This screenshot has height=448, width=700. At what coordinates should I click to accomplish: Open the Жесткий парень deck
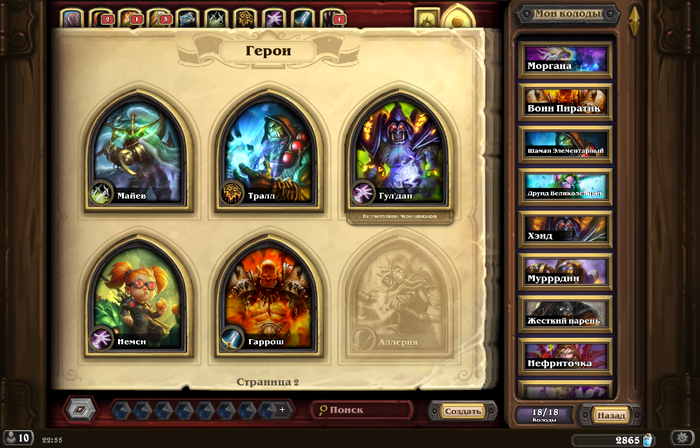point(565,313)
